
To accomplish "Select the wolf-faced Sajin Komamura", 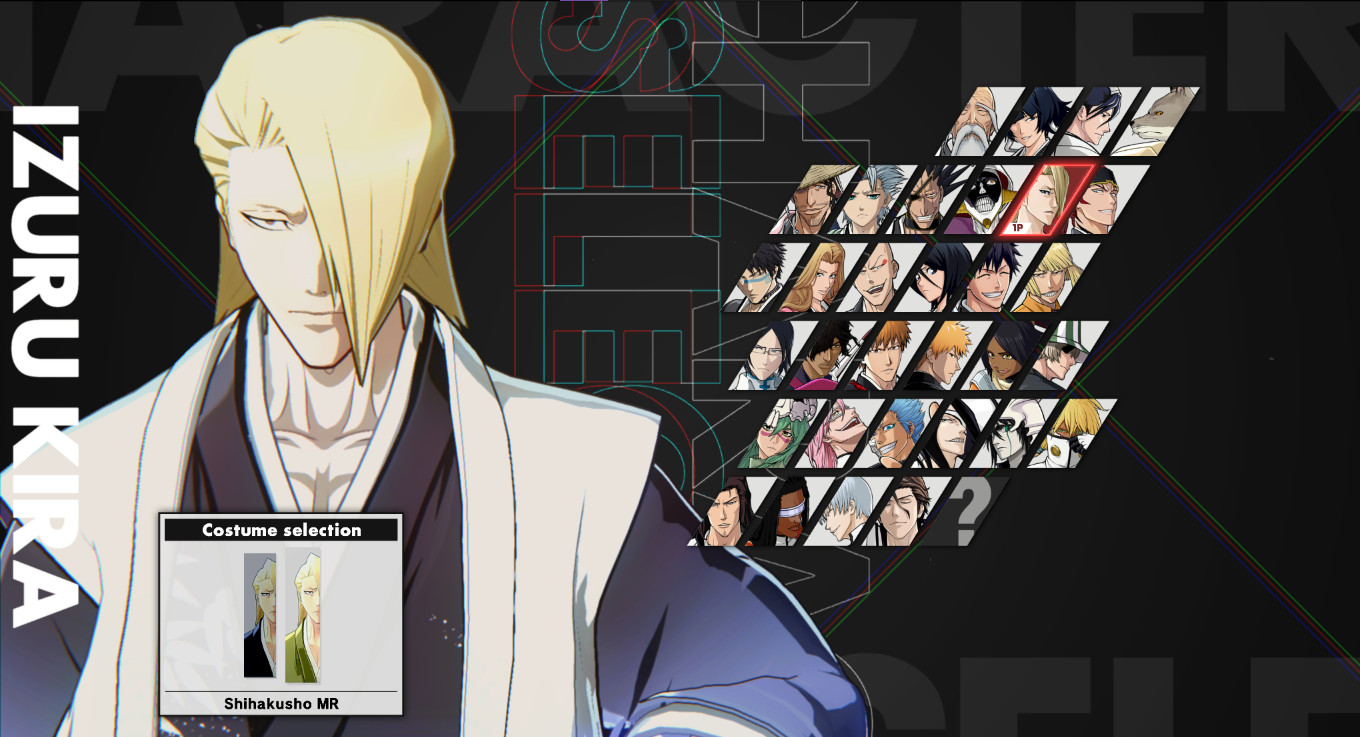I will click(x=1158, y=119).
